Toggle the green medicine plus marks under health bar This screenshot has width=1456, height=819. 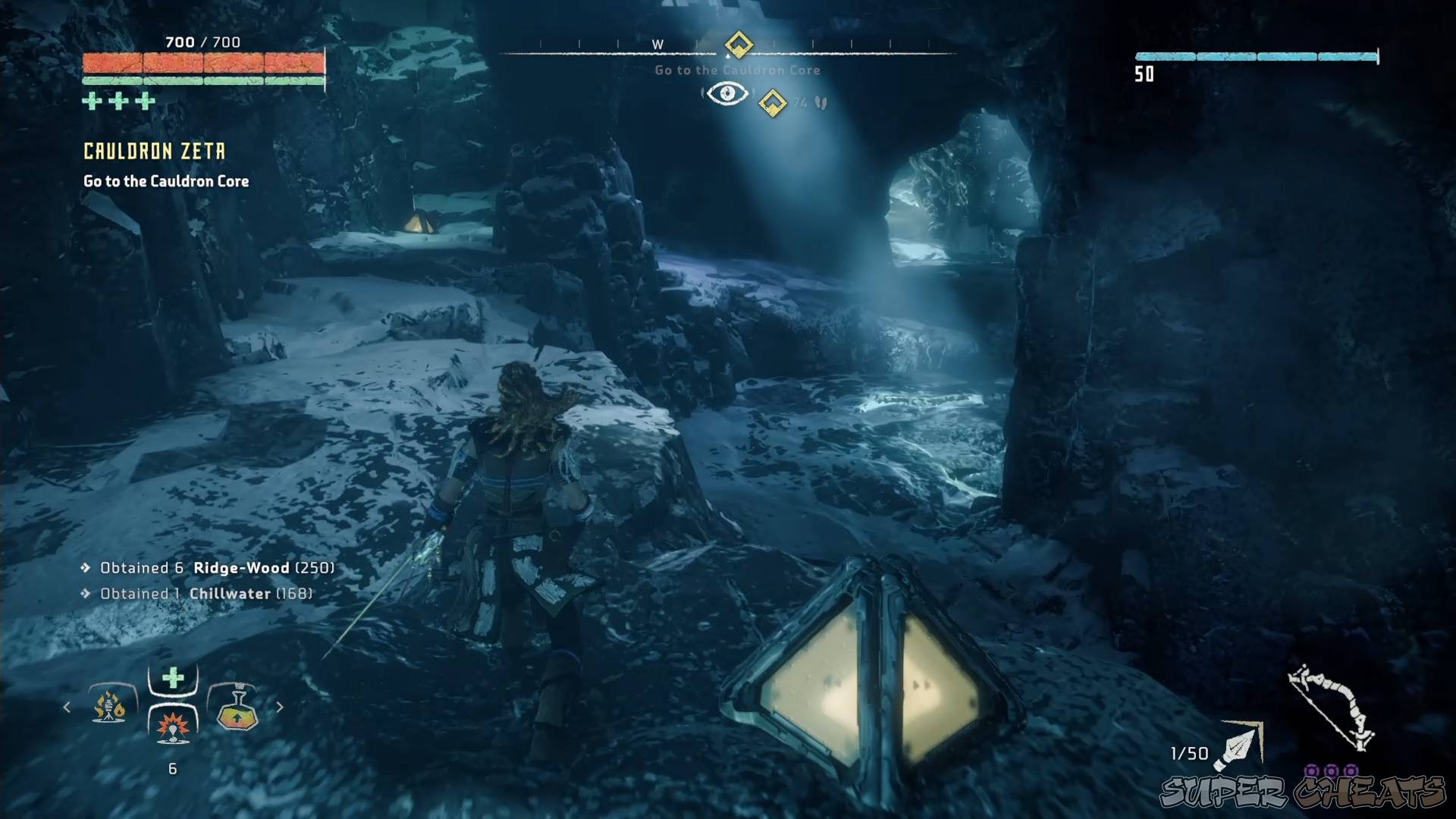coord(118,99)
